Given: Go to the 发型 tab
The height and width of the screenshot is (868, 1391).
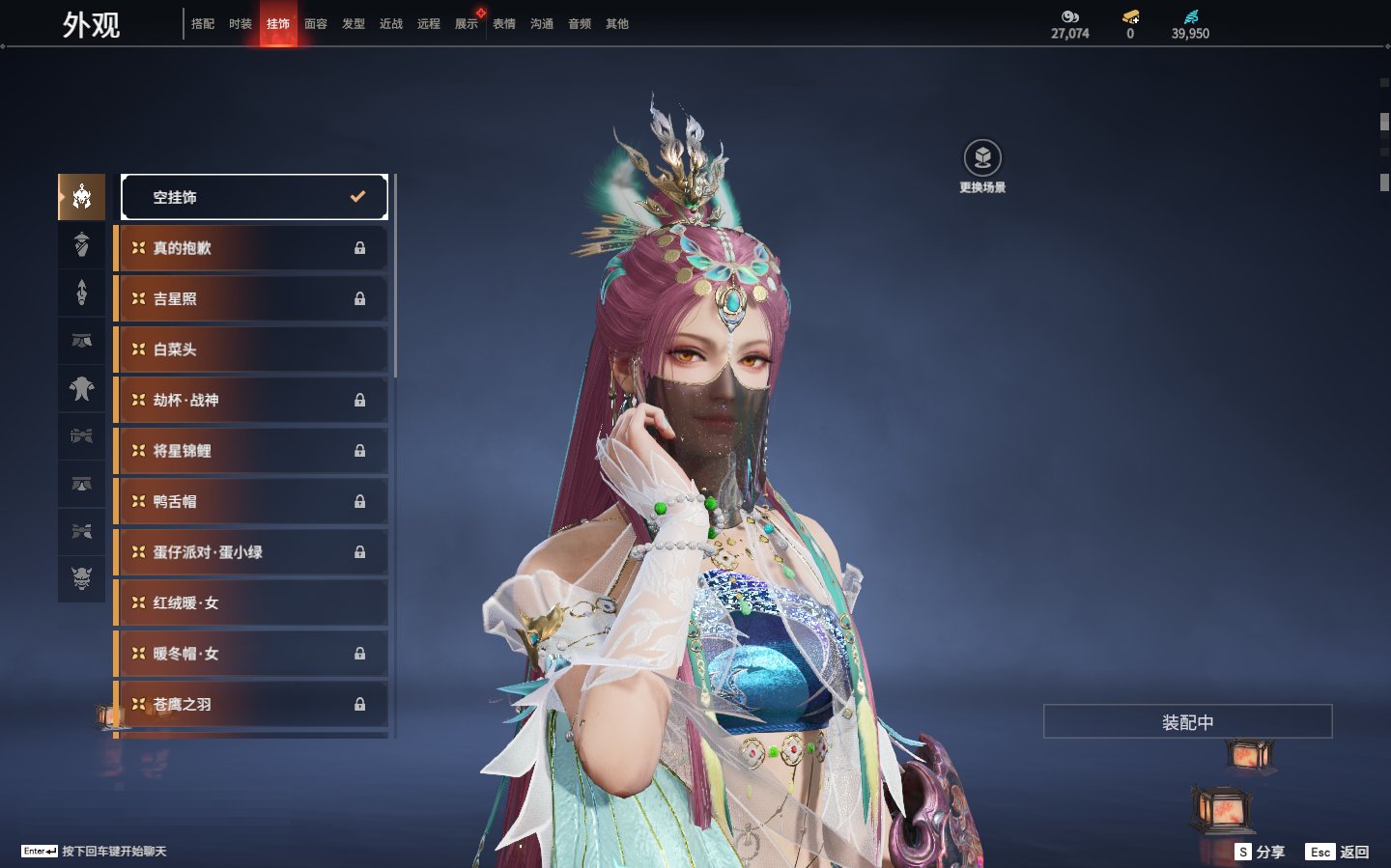Looking at the screenshot, I should tap(354, 24).
